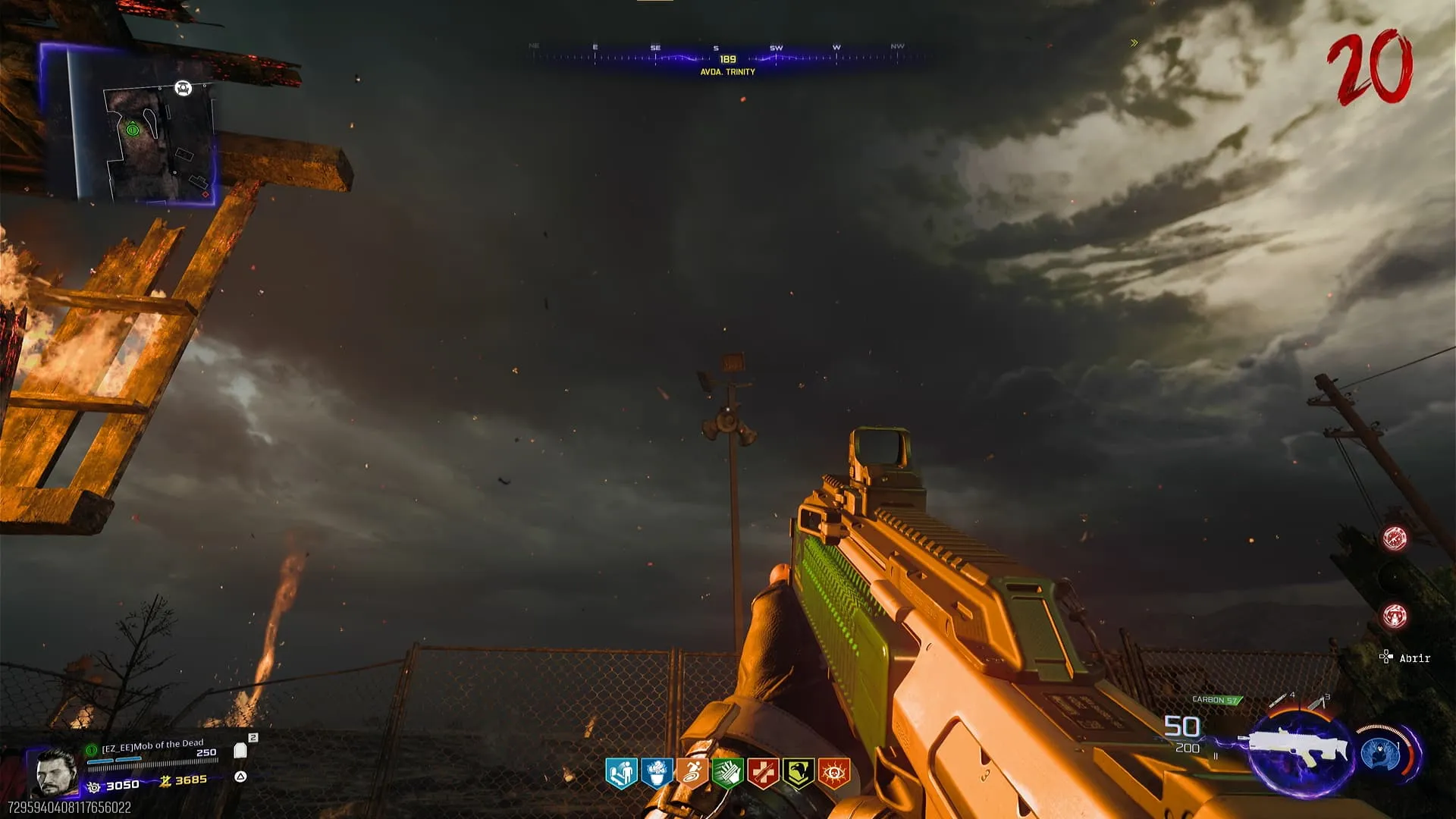Click the orange skull-eye perk icon

(x=834, y=773)
